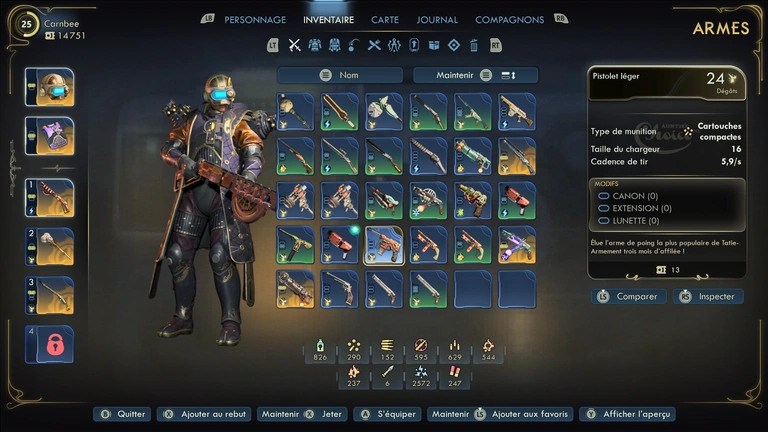This screenshot has height=432, width=768.
Task: Pick the revolver in the bottom row
Action: (339, 289)
